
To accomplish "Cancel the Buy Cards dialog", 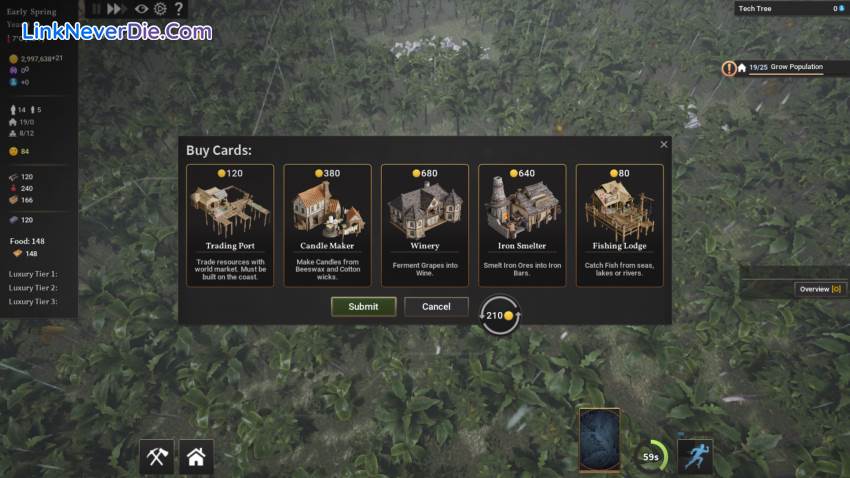I will pos(436,307).
